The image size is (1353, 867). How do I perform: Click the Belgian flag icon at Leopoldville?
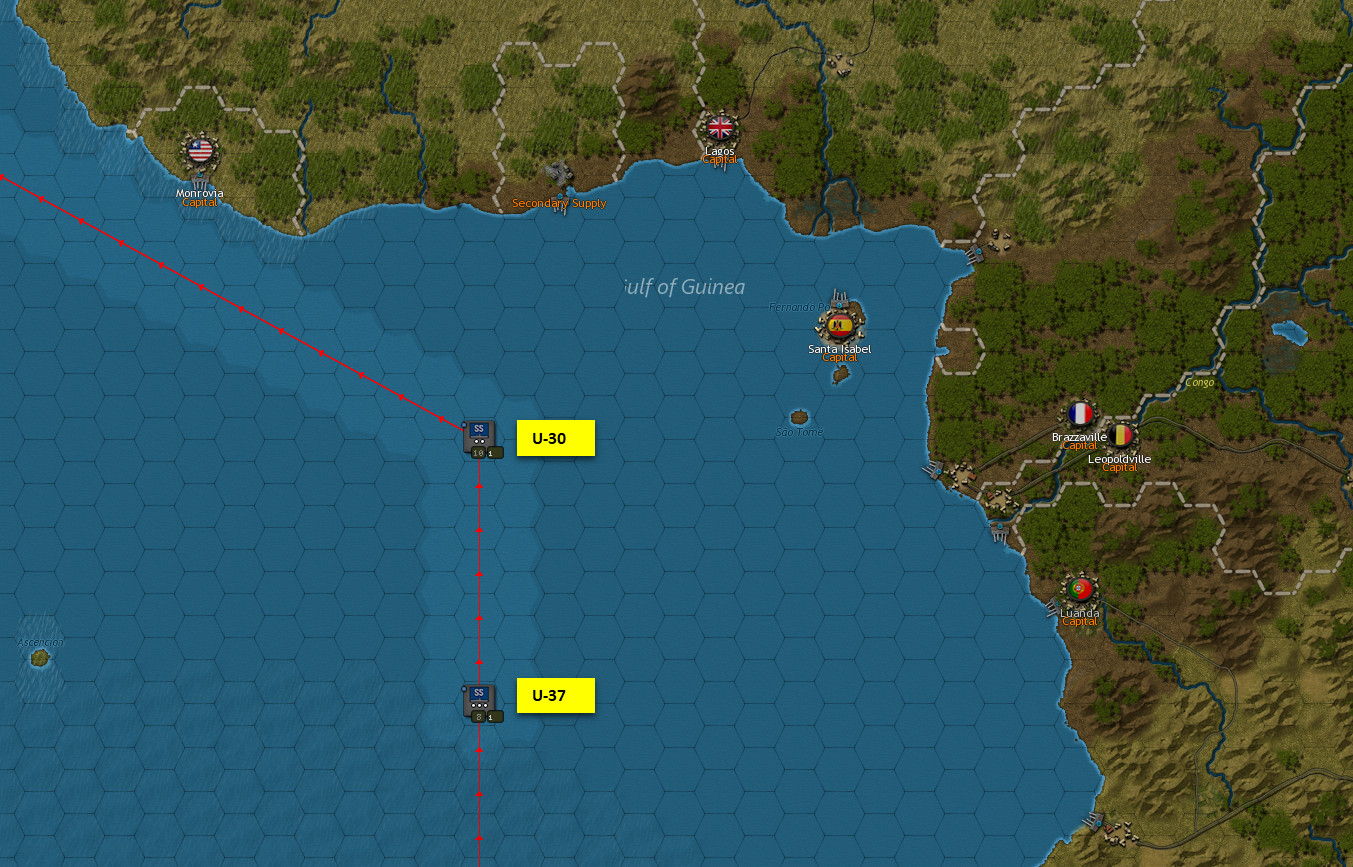(1122, 434)
